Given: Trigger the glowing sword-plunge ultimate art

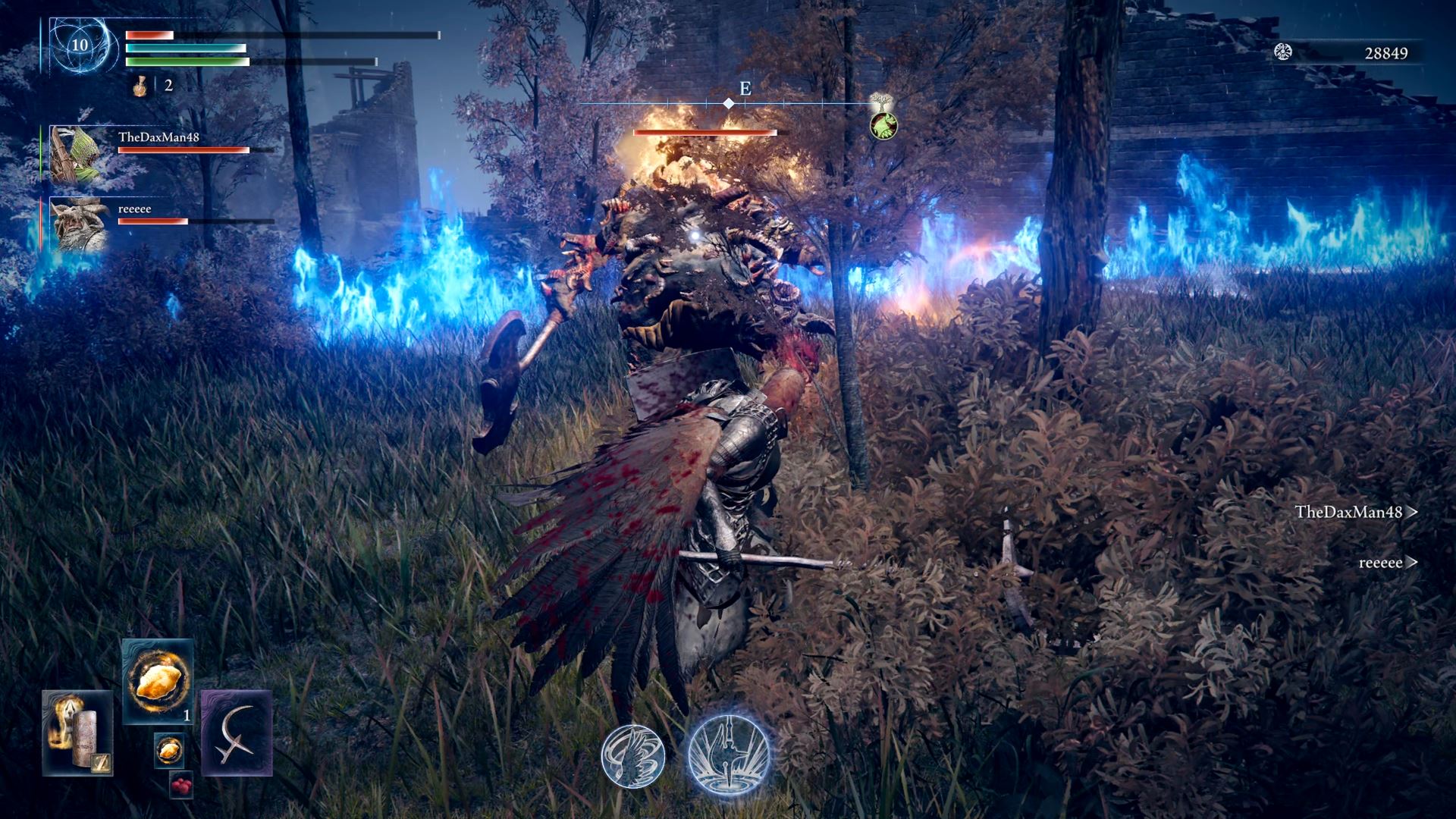Looking at the screenshot, I should [x=729, y=754].
